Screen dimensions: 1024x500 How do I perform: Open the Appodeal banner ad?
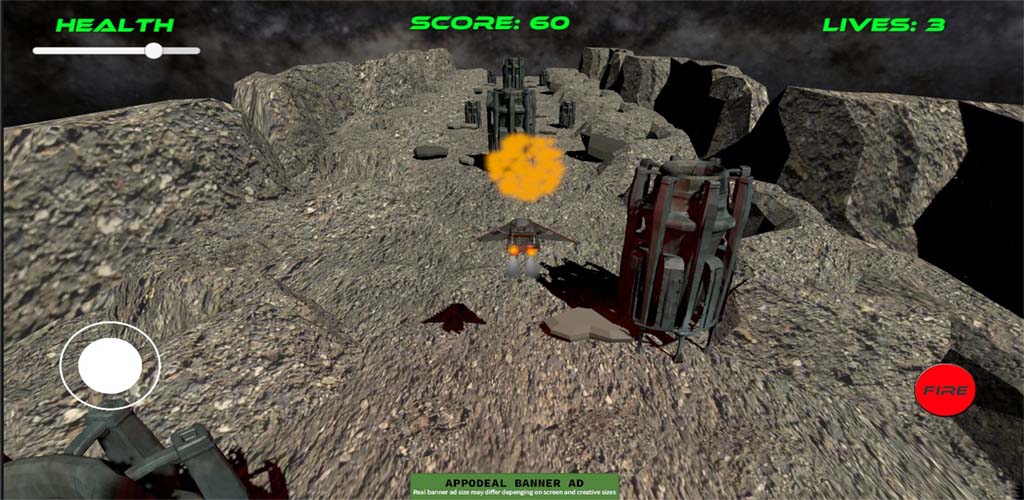[x=515, y=486]
